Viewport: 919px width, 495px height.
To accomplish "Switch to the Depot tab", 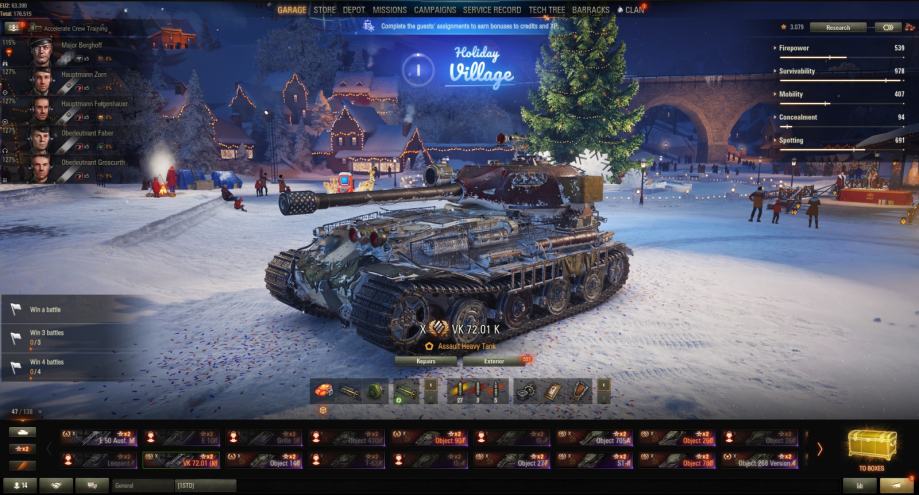I will (354, 10).
